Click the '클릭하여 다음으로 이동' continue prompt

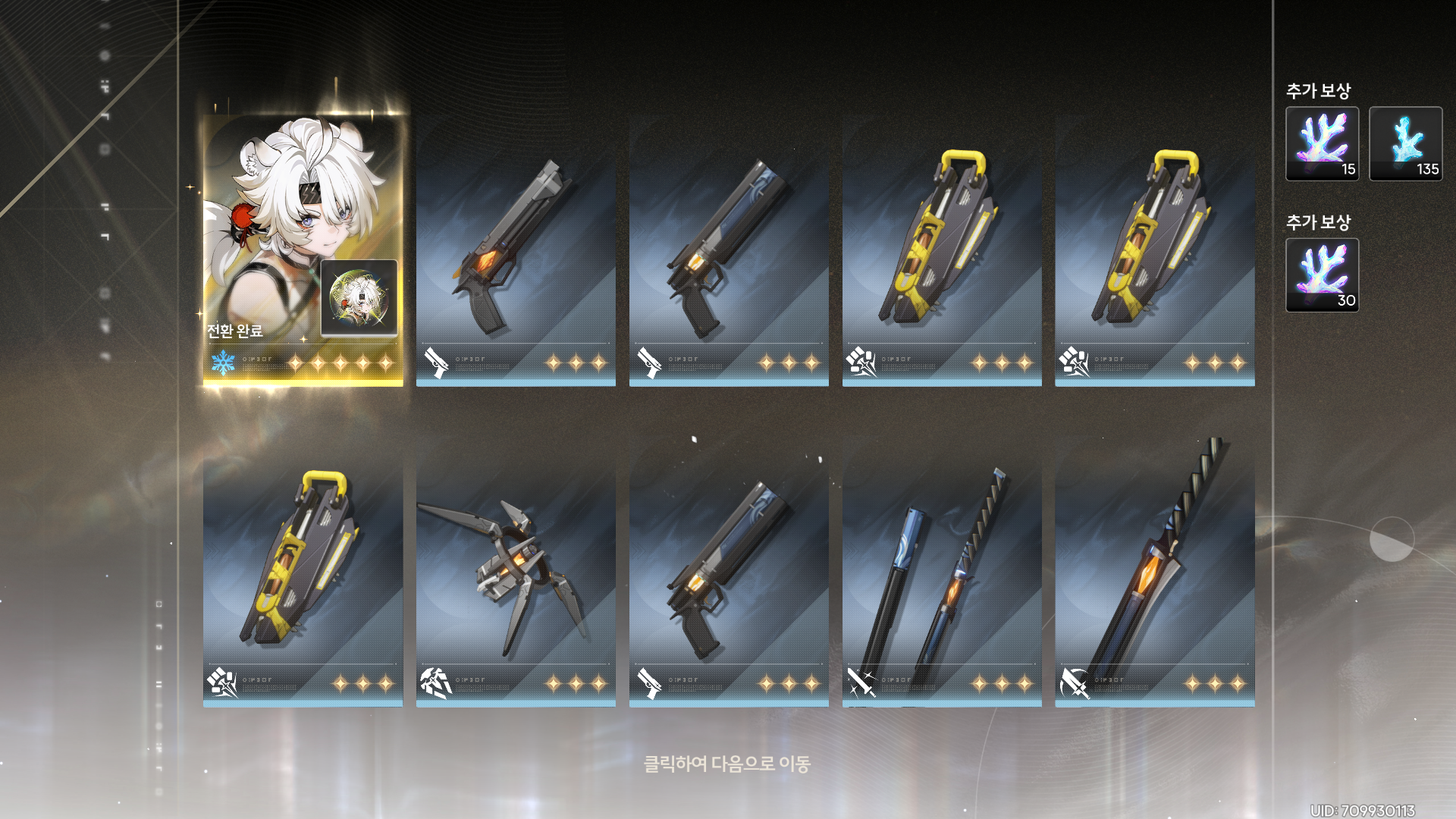[726, 763]
